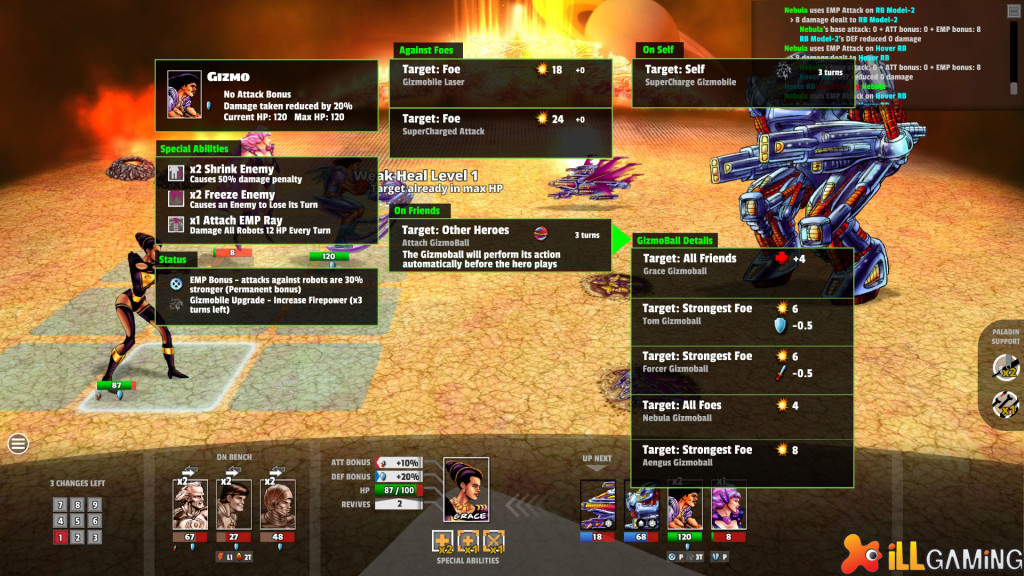Screen dimensions: 1024x576
Task: Select the Gizmobile tank in Up Next
Action: [x=598, y=505]
